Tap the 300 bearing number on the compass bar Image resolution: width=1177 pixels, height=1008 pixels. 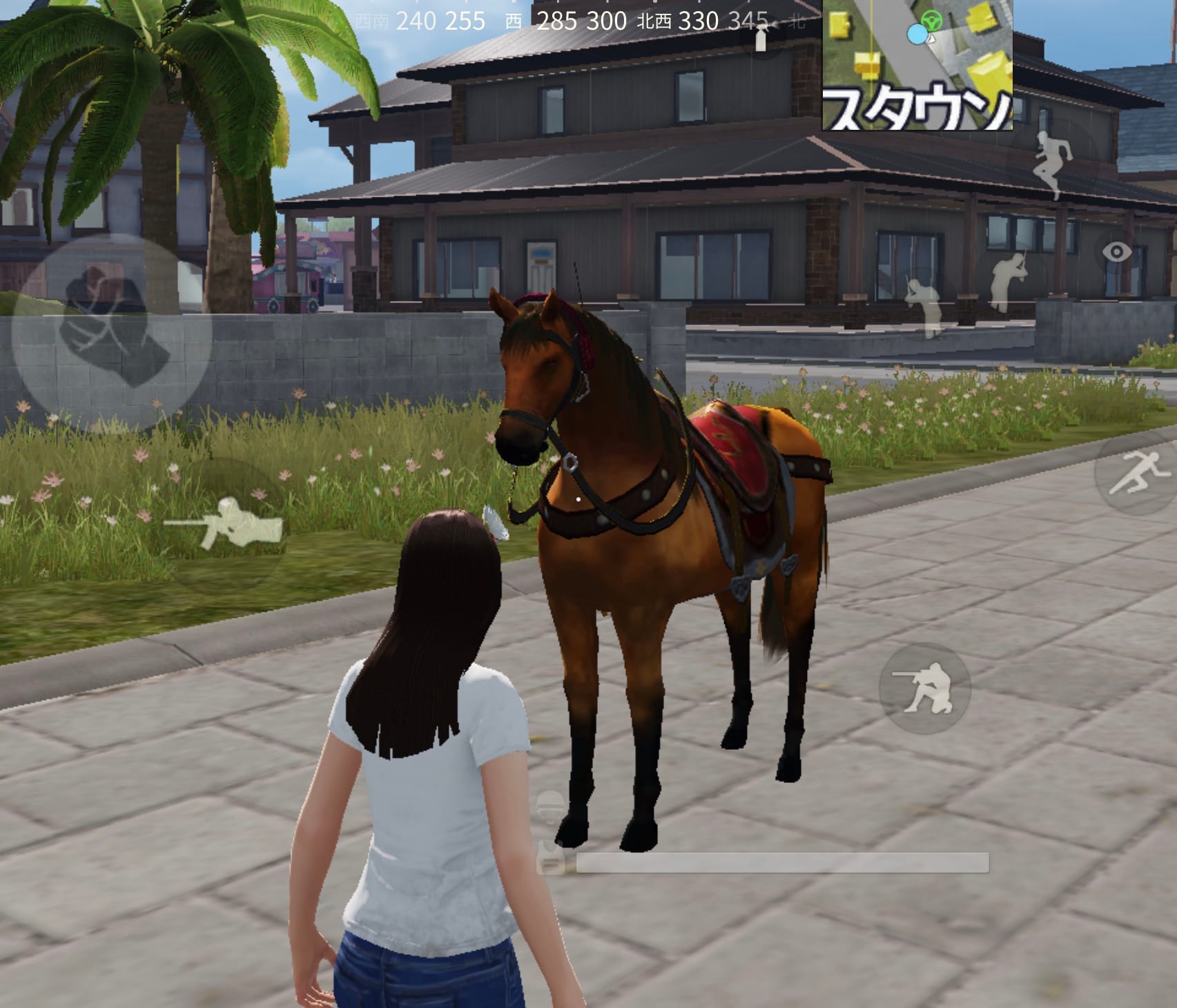tap(607, 21)
